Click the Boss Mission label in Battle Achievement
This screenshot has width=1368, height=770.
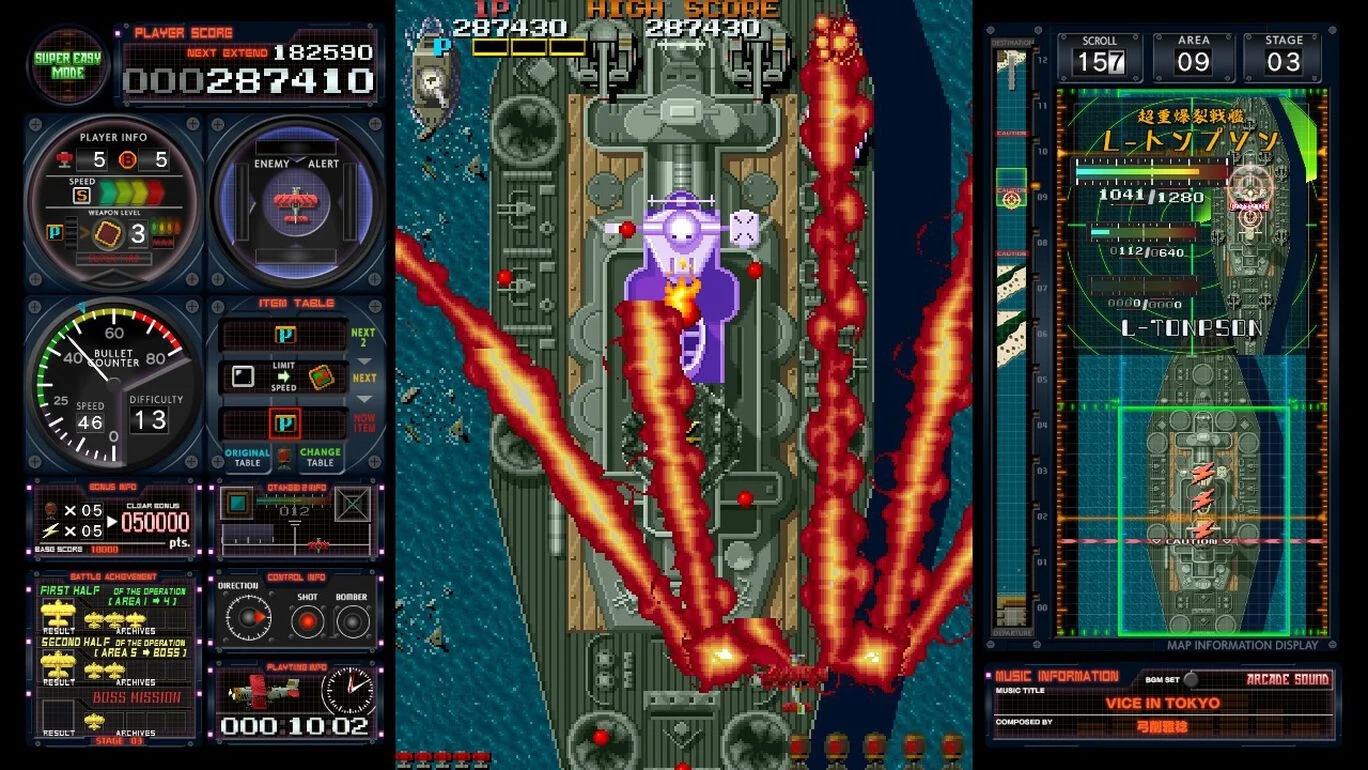[x=136, y=696]
